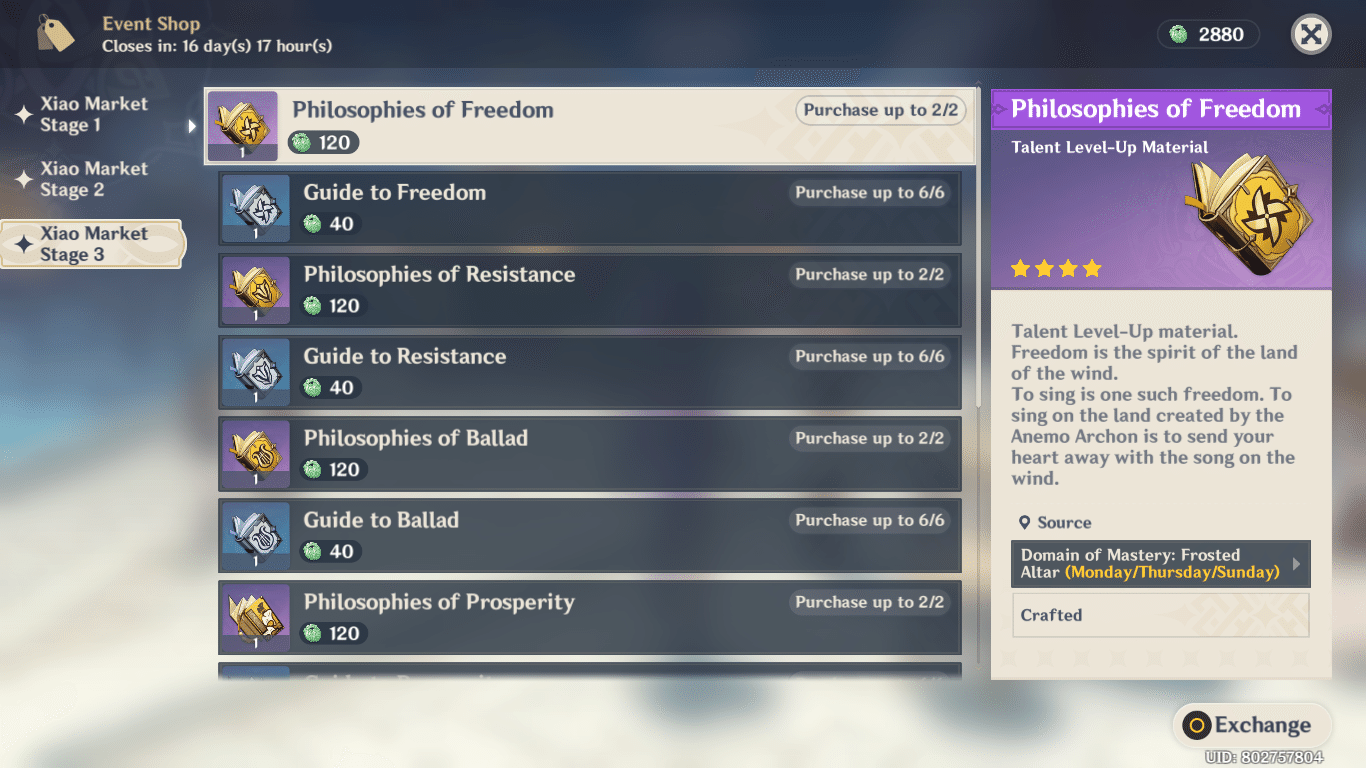Click the arrow beside Xiao Market Stage 1
This screenshot has height=768, width=1366.
tap(191, 128)
